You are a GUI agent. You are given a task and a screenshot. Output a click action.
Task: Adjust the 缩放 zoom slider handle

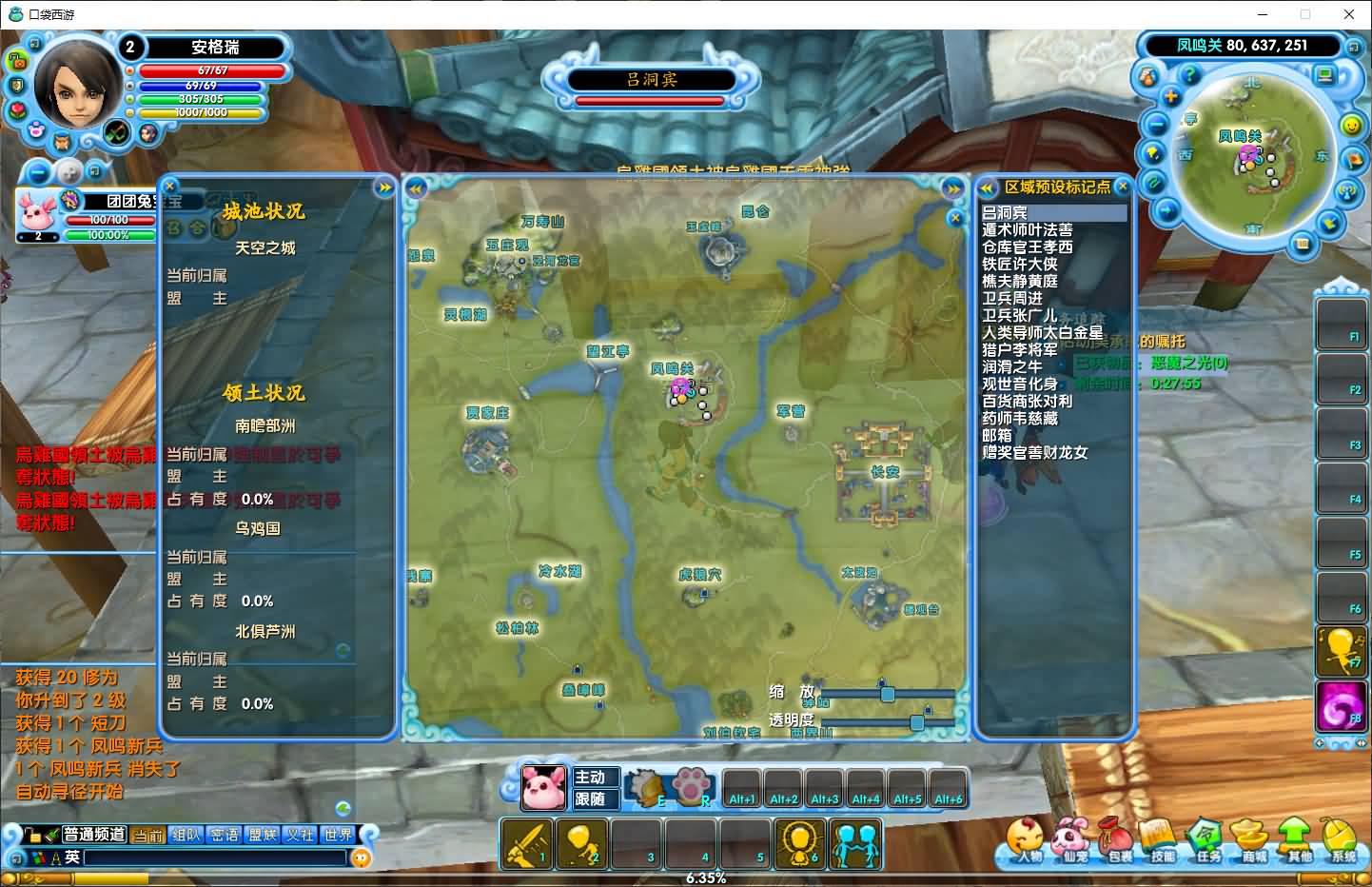887,694
